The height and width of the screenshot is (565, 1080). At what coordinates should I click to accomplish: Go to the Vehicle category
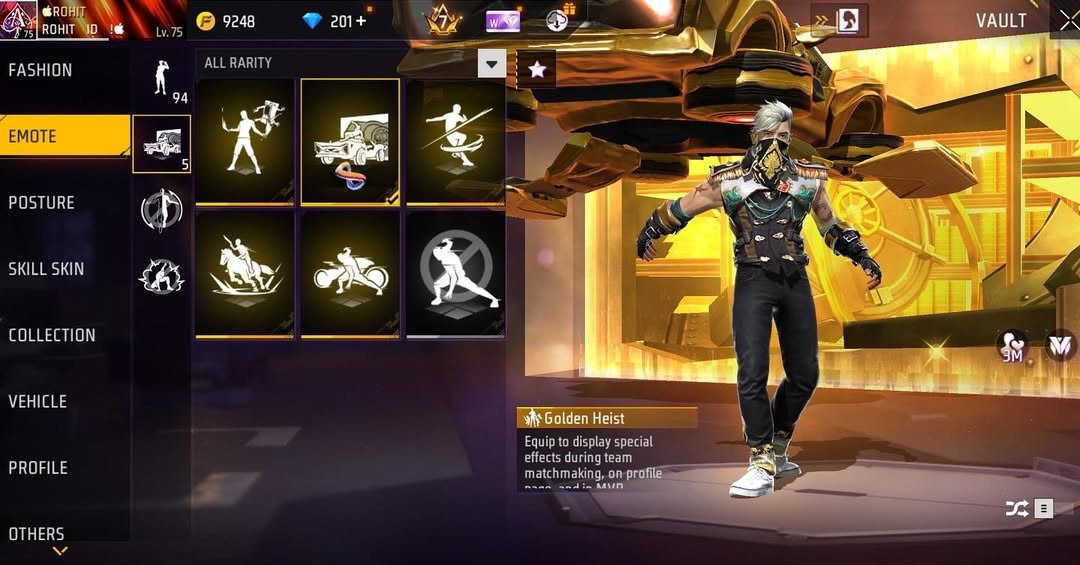tap(38, 401)
